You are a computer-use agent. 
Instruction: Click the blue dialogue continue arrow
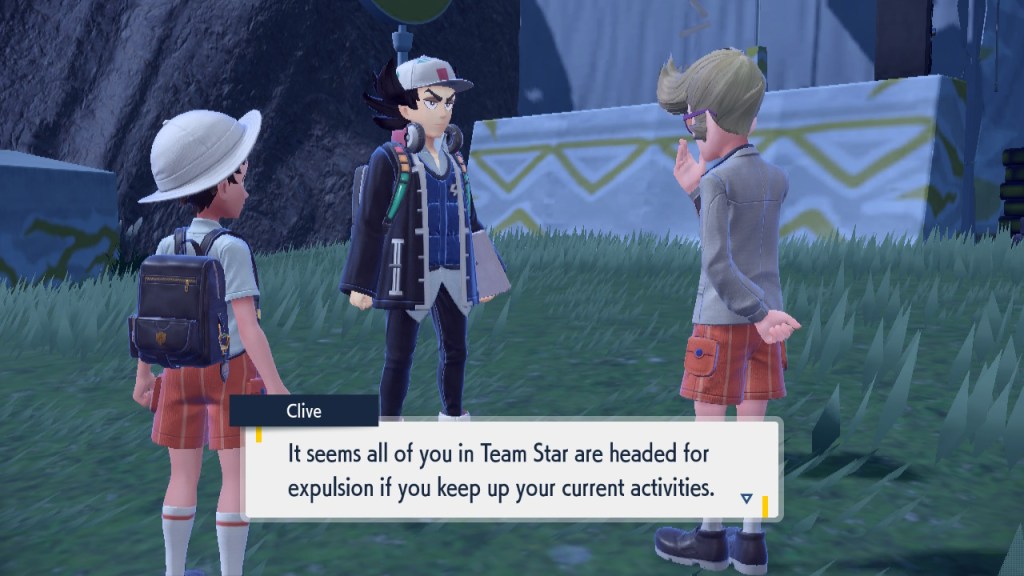(x=747, y=497)
